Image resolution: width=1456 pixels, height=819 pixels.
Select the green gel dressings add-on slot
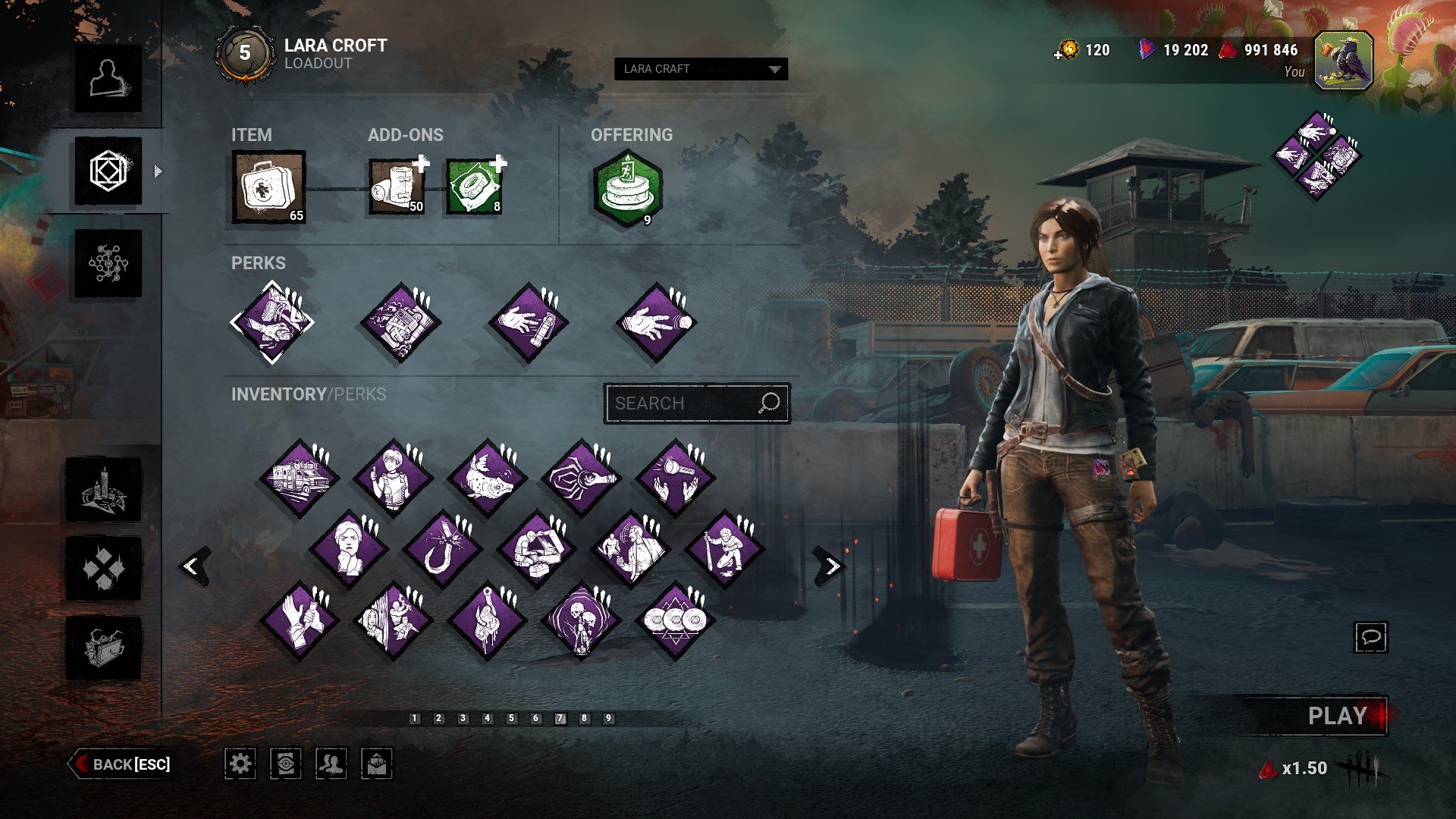click(x=475, y=187)
